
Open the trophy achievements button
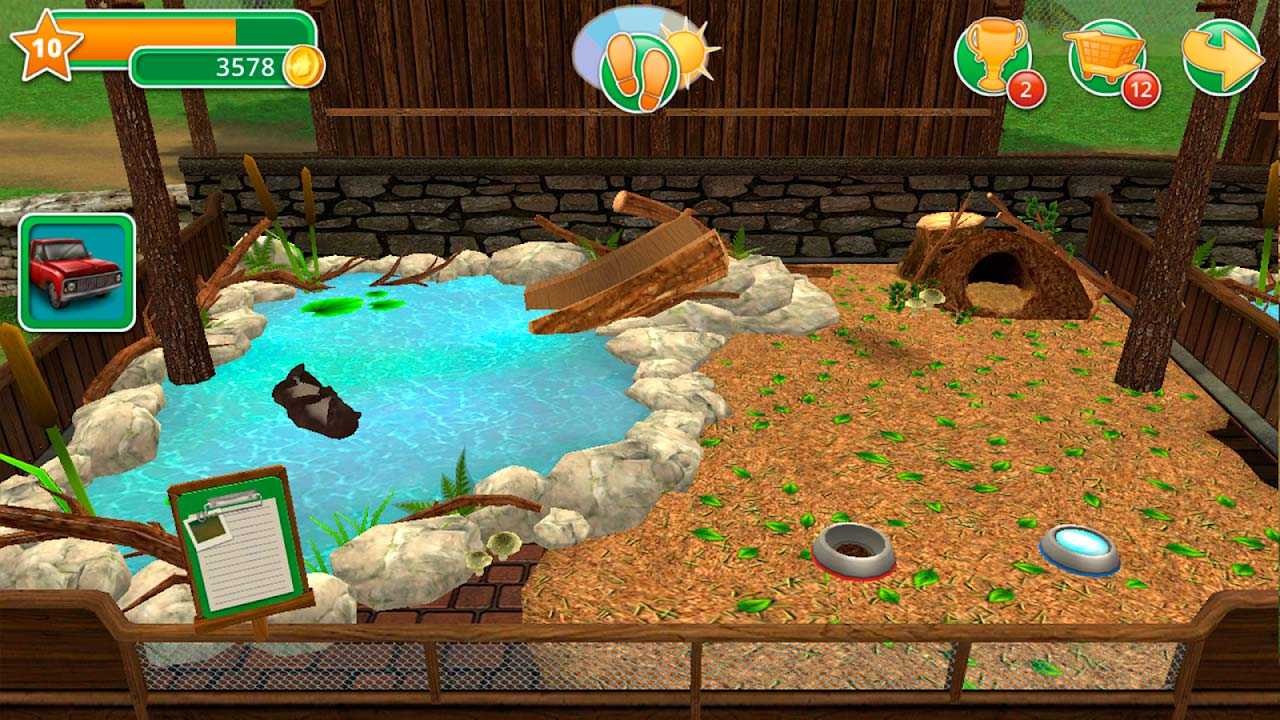click(x=994, y=57)
